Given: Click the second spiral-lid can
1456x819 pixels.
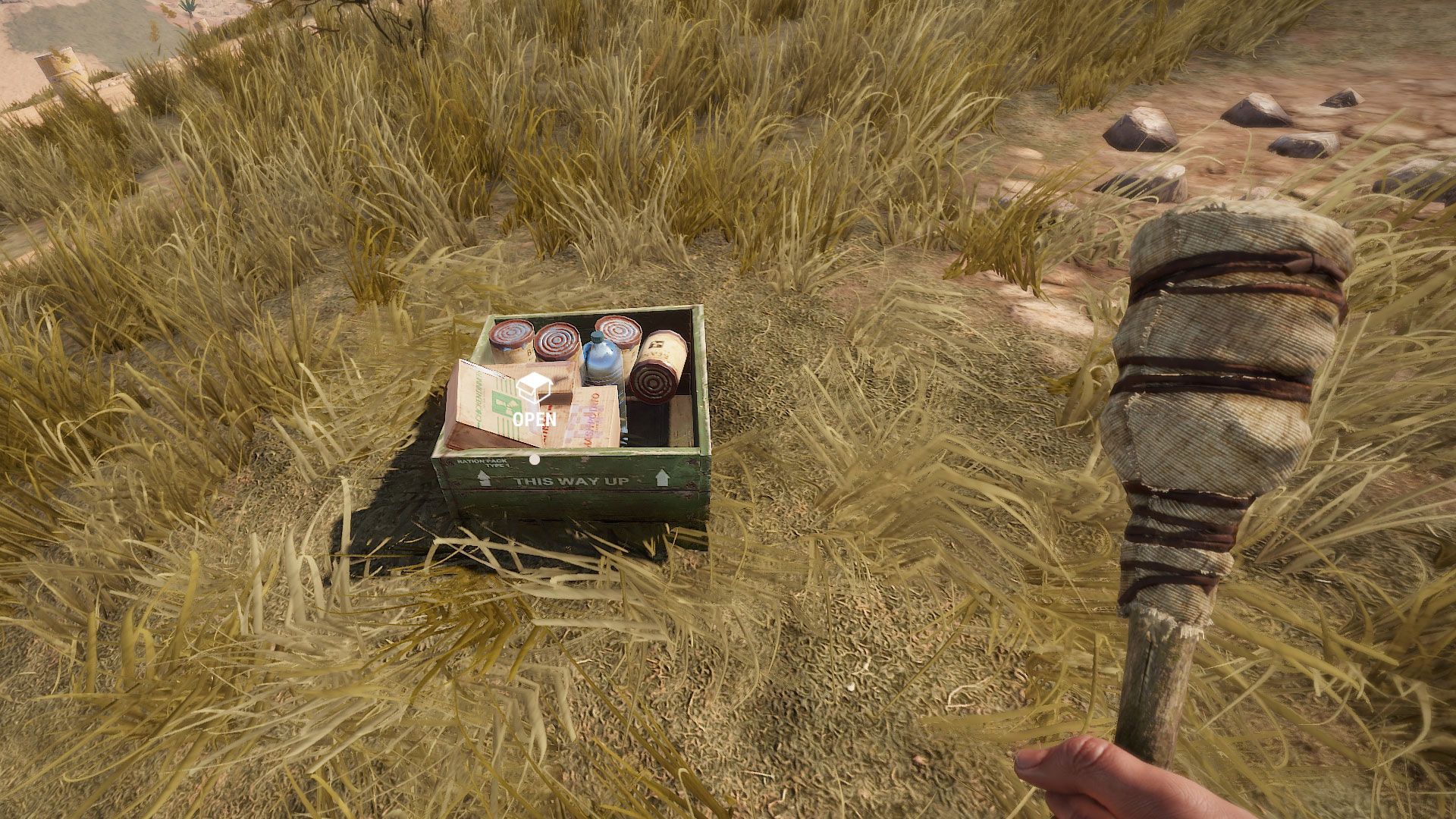Looking at the screenshot, I should pos(557,339).
